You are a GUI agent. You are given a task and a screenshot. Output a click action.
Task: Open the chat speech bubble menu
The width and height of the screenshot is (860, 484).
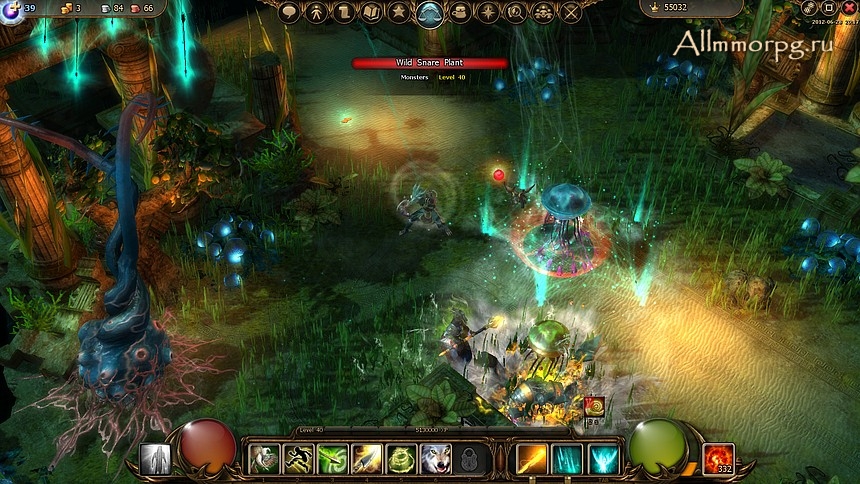point(289,12)
